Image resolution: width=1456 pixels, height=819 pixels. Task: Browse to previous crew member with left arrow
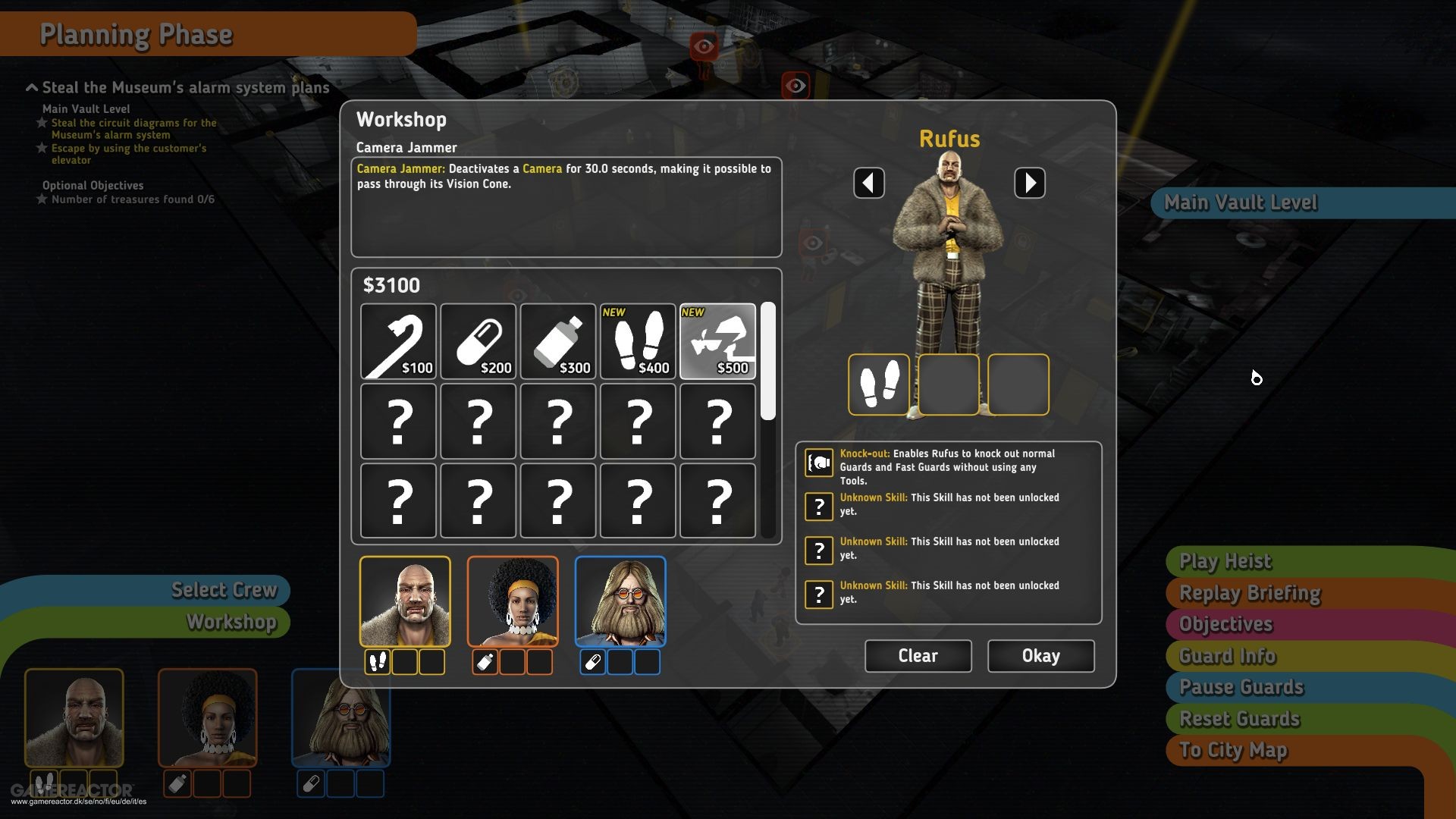click(869, 182)
